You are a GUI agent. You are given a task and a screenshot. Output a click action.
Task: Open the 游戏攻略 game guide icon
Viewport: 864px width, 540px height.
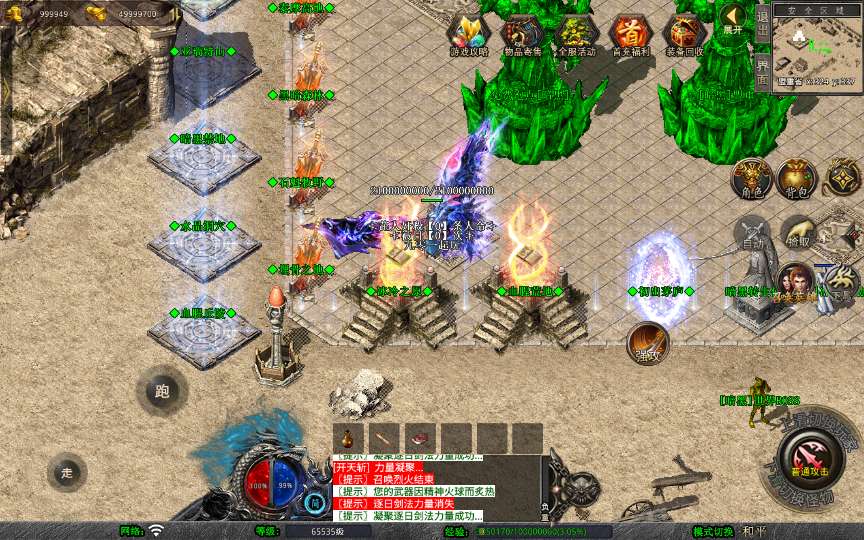467,35
